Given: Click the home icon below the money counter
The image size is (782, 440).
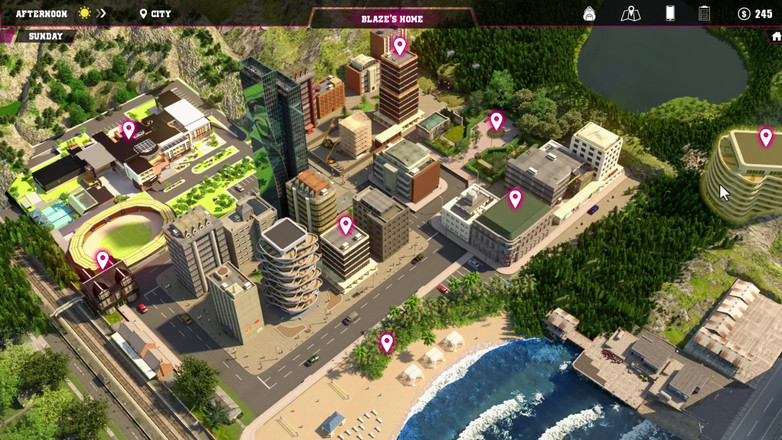Looking at the screenshot, I should click(x=776, y=37).
